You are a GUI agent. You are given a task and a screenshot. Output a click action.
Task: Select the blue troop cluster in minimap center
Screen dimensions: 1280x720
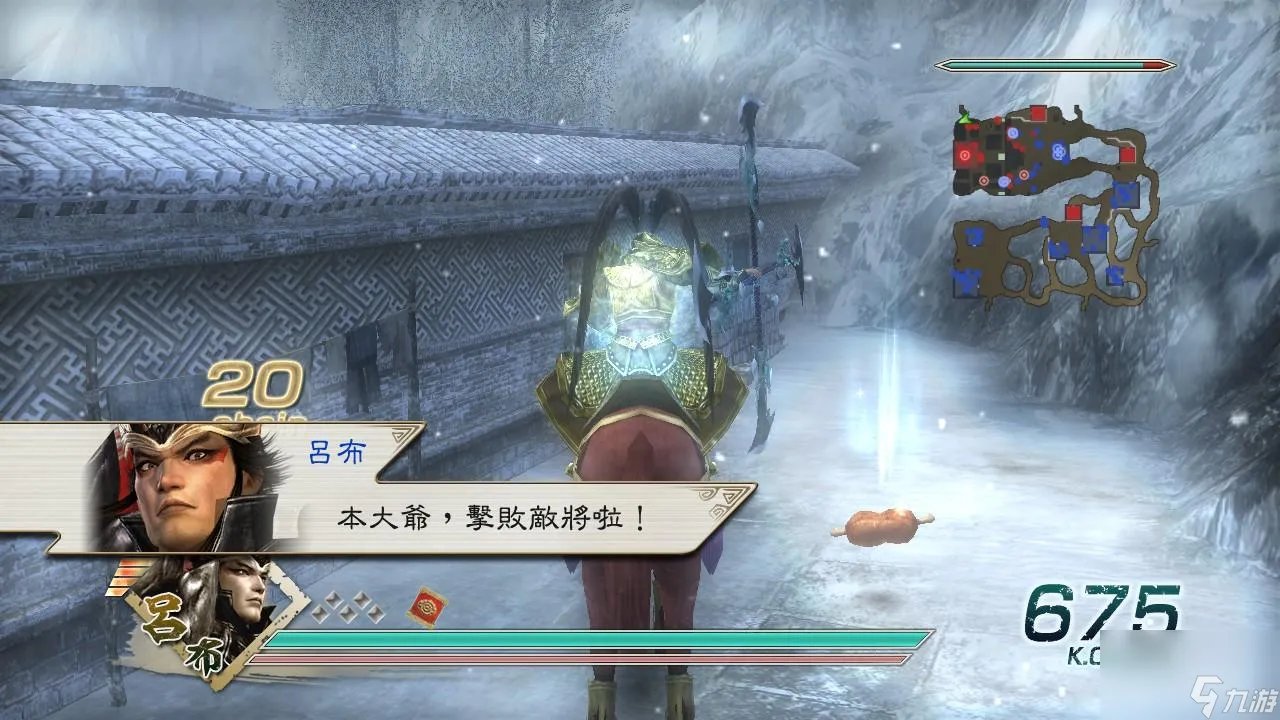coord(1059,150)
